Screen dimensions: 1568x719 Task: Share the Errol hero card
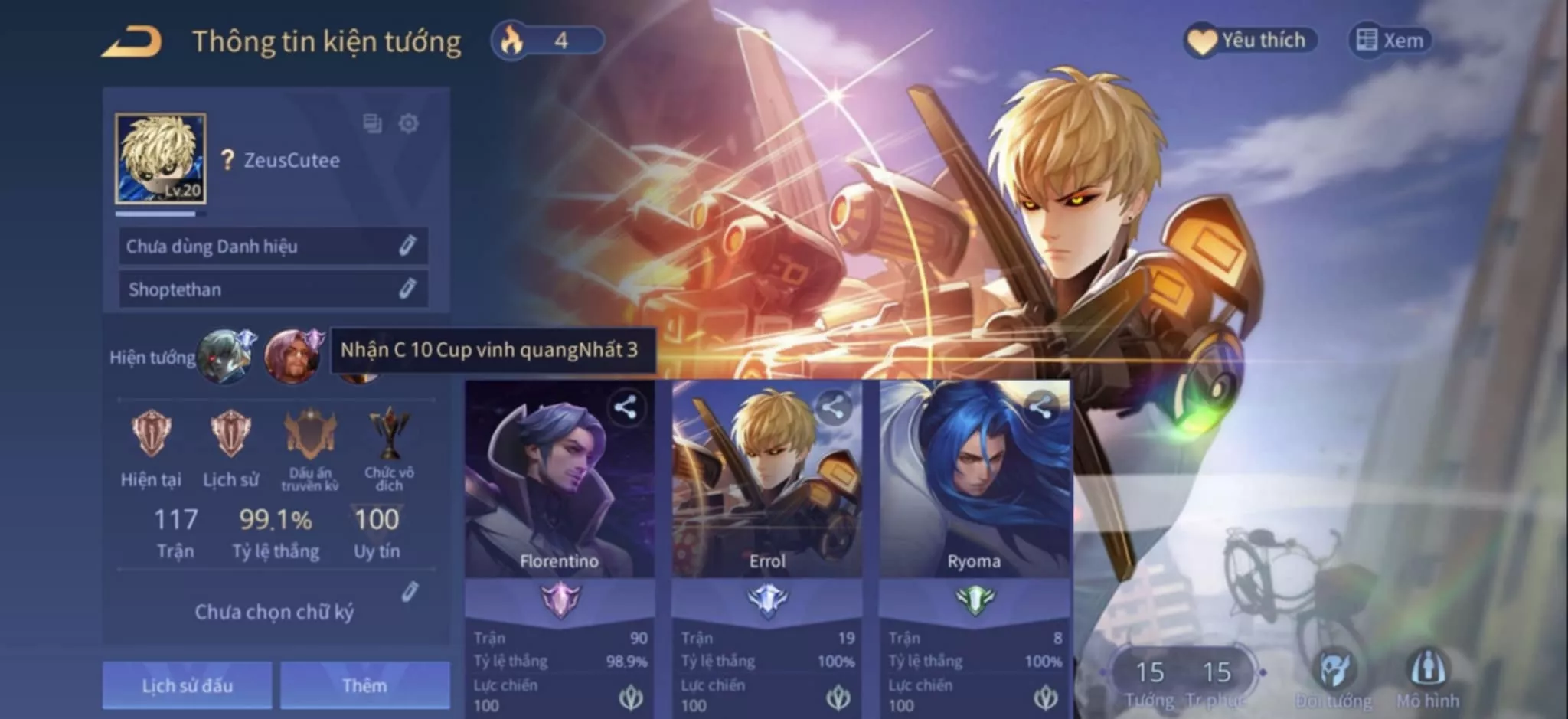coord(833,408)
